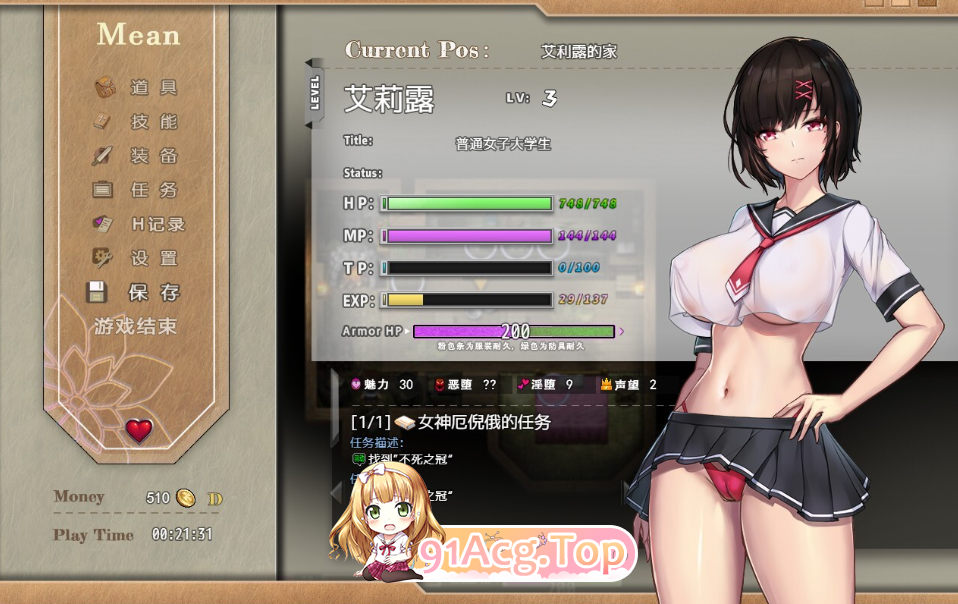Show the 任务 quest list
The height and width of the screenshot is (604, 958).
pyautogui.click(x=138, y=190)
